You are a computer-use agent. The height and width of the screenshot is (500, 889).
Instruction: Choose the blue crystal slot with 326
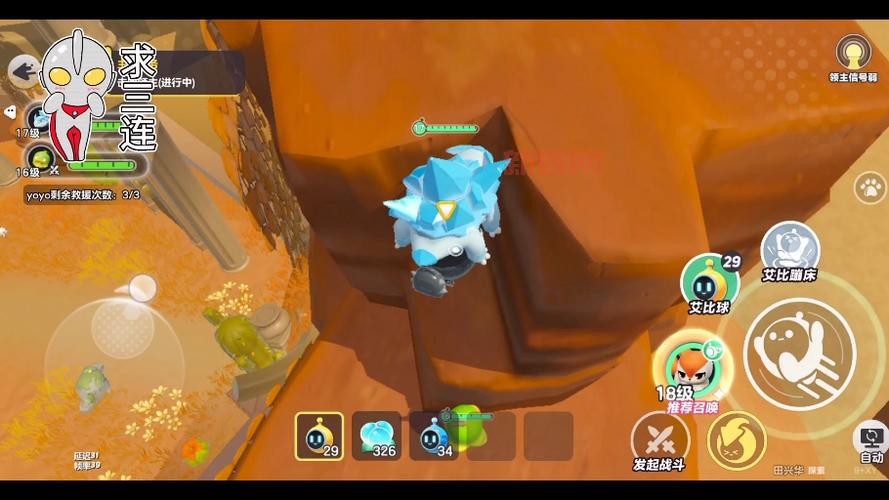point(377,436)
